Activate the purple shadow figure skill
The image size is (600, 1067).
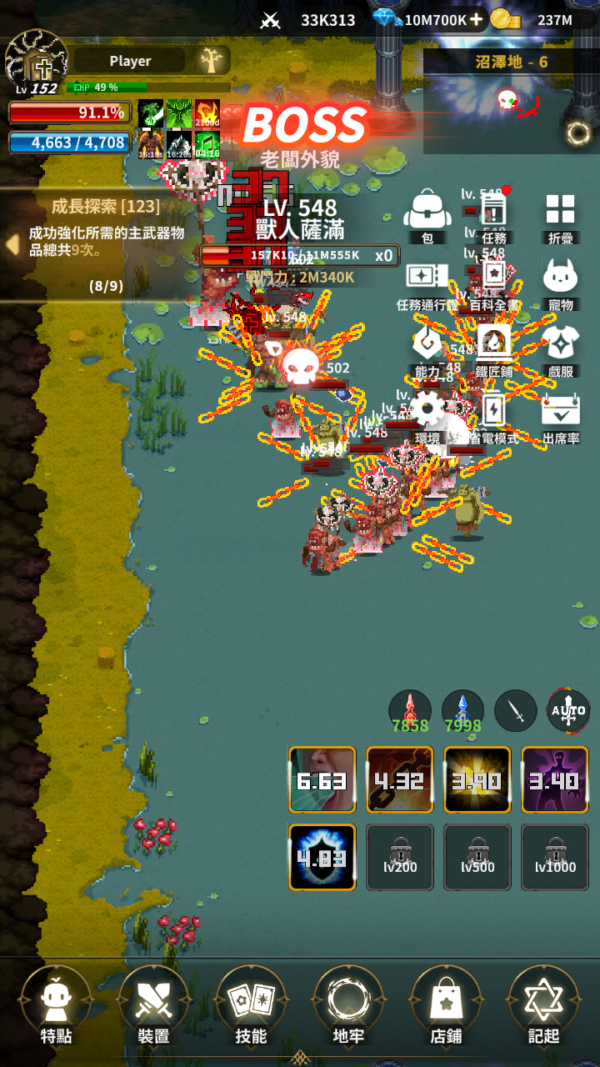tap(555, 780)
